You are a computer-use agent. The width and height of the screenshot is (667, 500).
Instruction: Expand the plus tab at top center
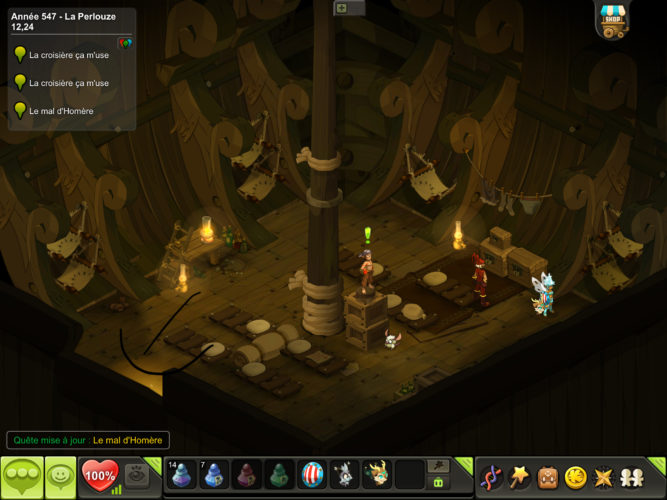click(342, 8)
